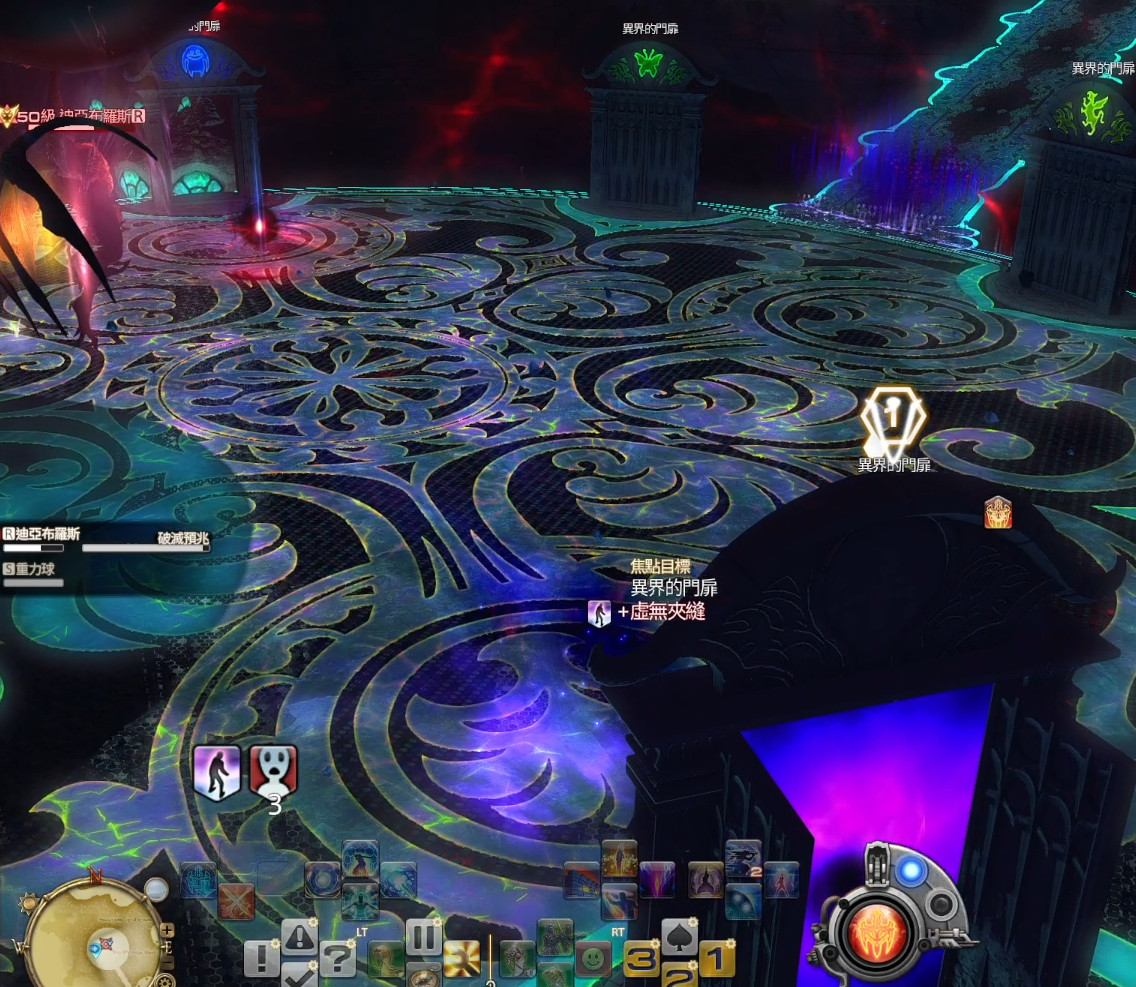The height and width of the screenshot is (987, 1136).
Task: Zoom in the minimap with the plus button
Action: [x=167, y=930]
